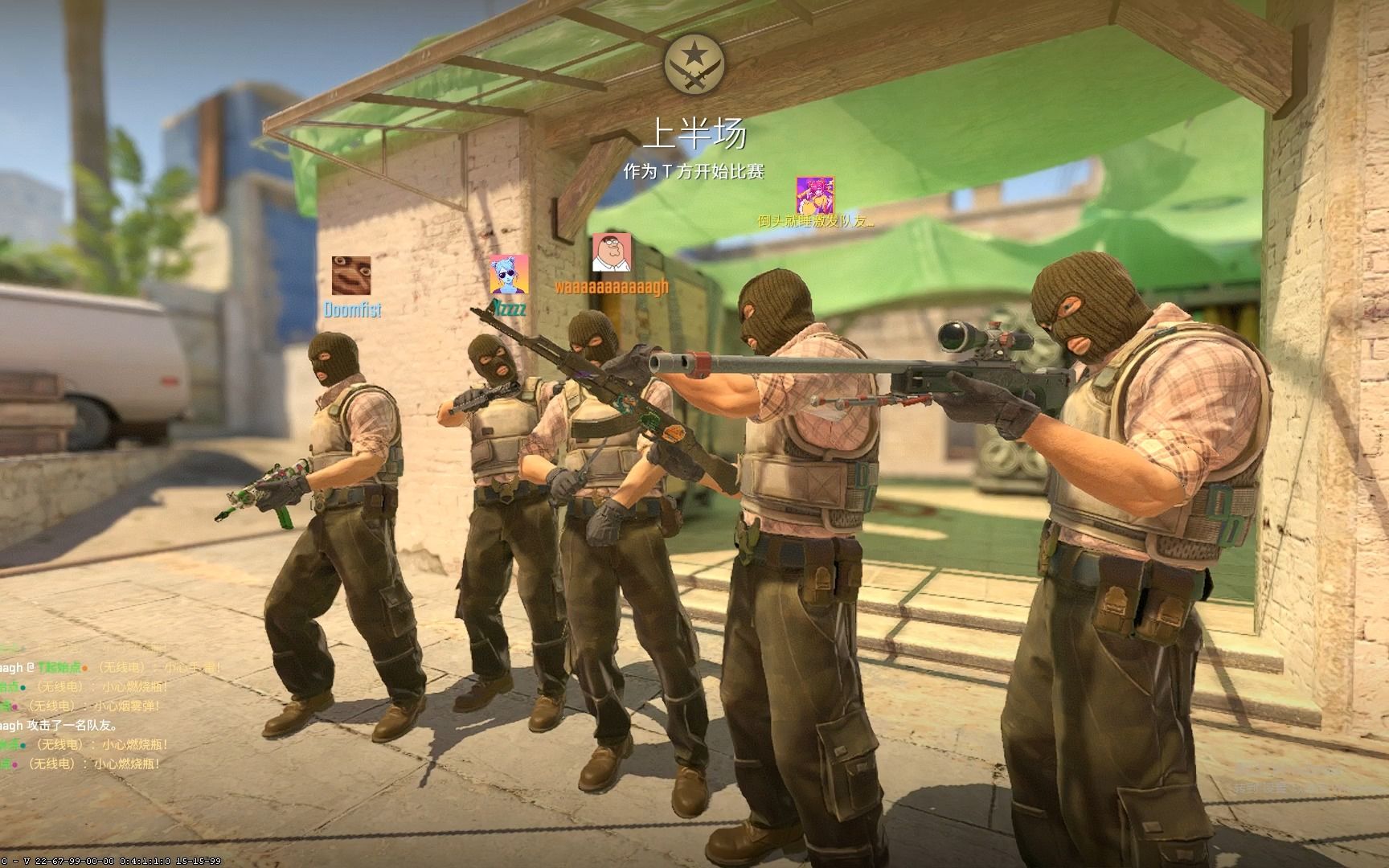Viewport: 1389px width, 868px height.
Task: Click the subtitle 作为 T 方开始比赛
Action: tap(696, 170)
